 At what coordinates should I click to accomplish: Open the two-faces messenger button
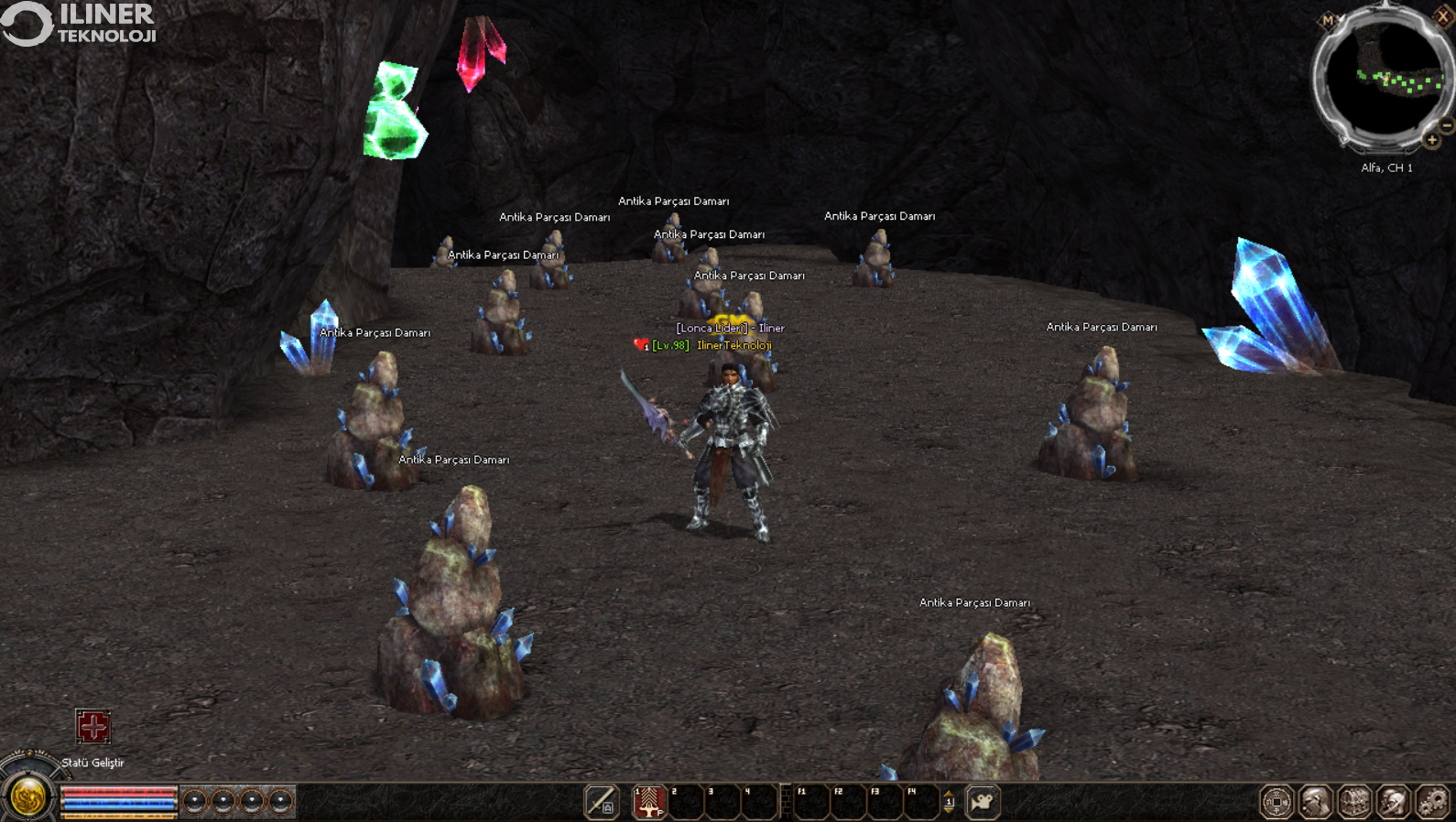pos(1394,802)
